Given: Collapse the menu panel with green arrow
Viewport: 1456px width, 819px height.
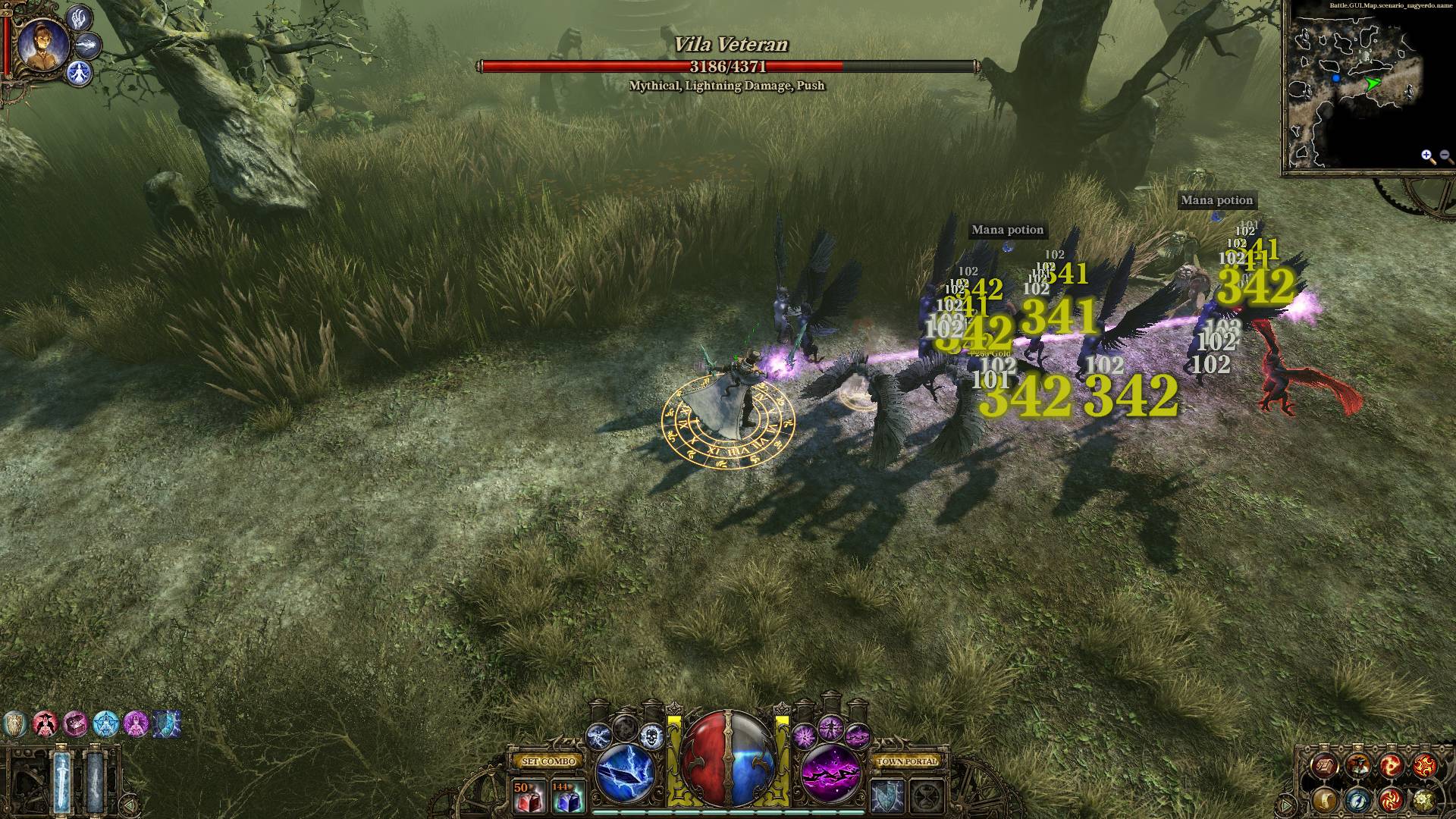Looking at the screenshot, I should pos(1287,804).
